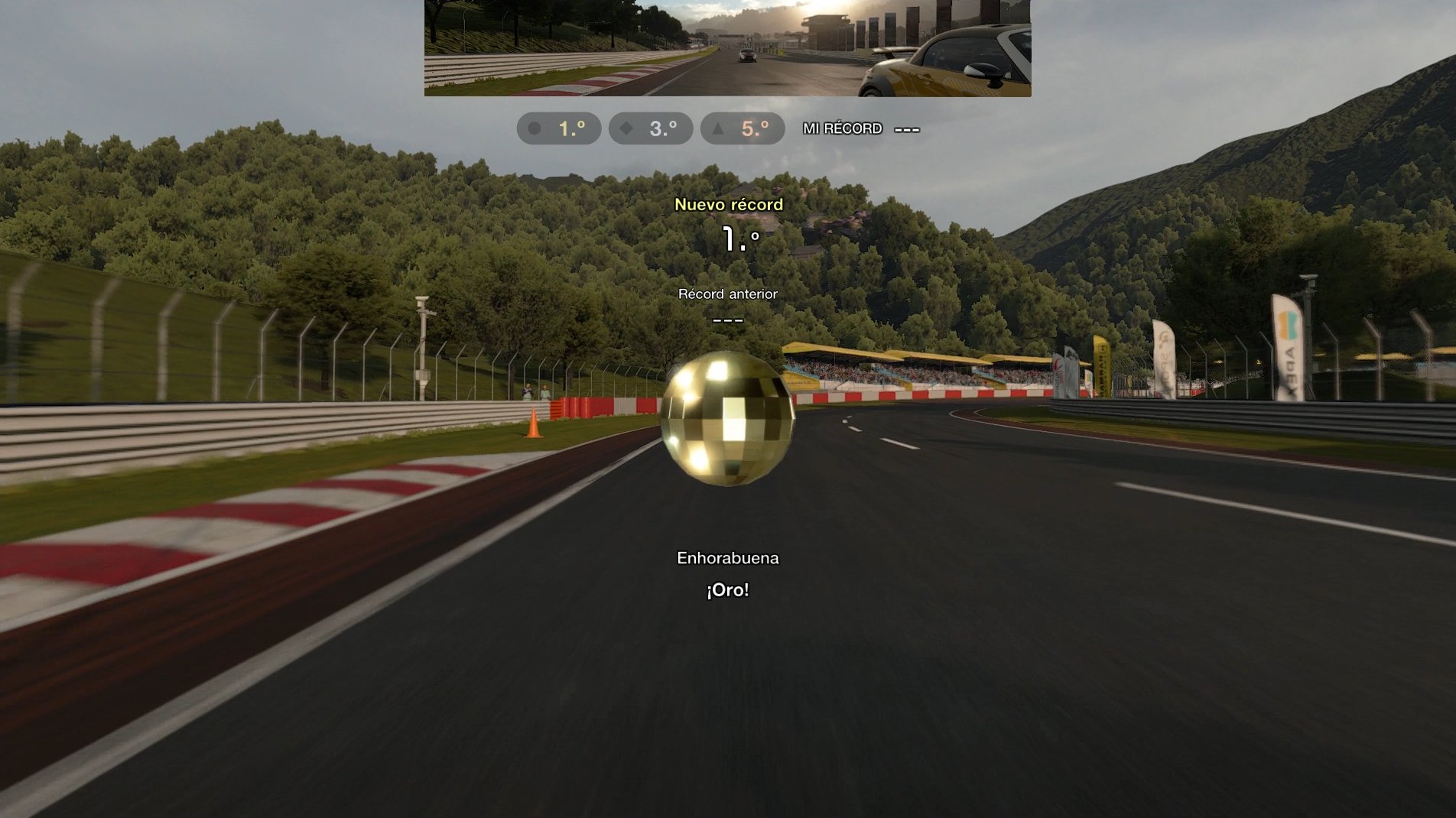1456x818 pixels.
Task: Select the Enhorabuena message banner
Action: [x=726, y=558]
